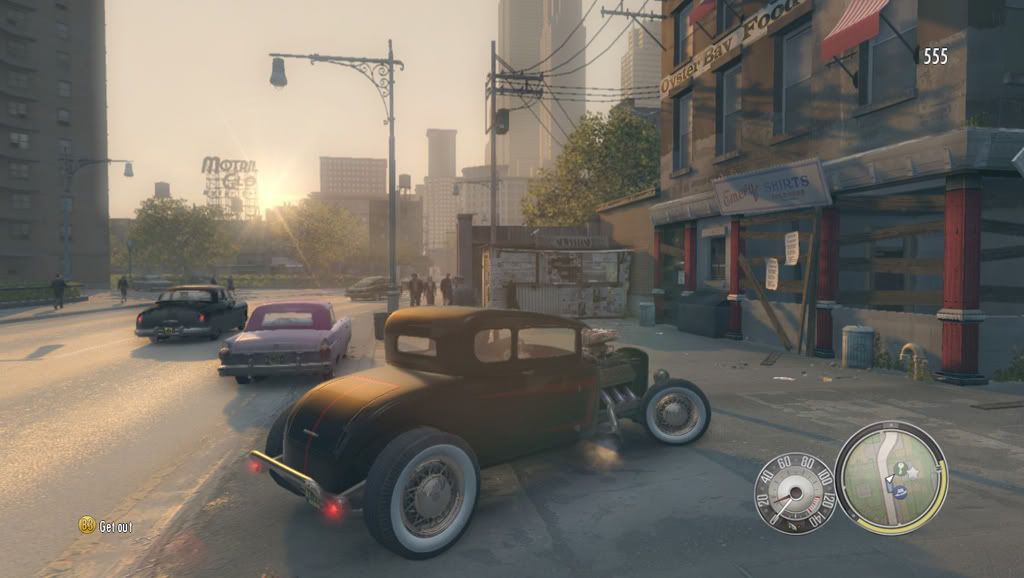Image resolution: width=1024 pixels, height=578 pixels.
Task: Click the circular minimap
Action: tap(891, 477)
